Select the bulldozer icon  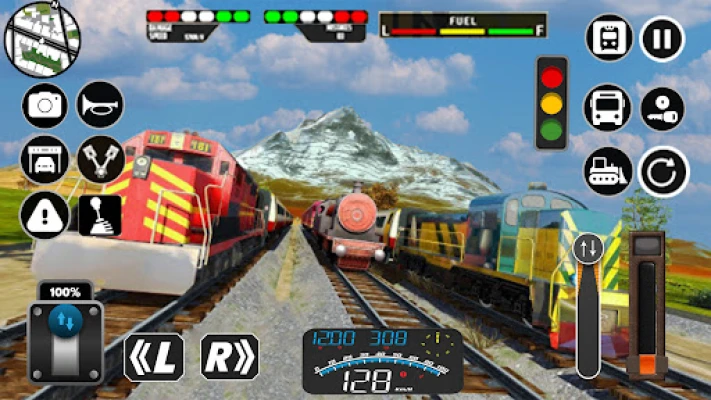coord(608,171)
